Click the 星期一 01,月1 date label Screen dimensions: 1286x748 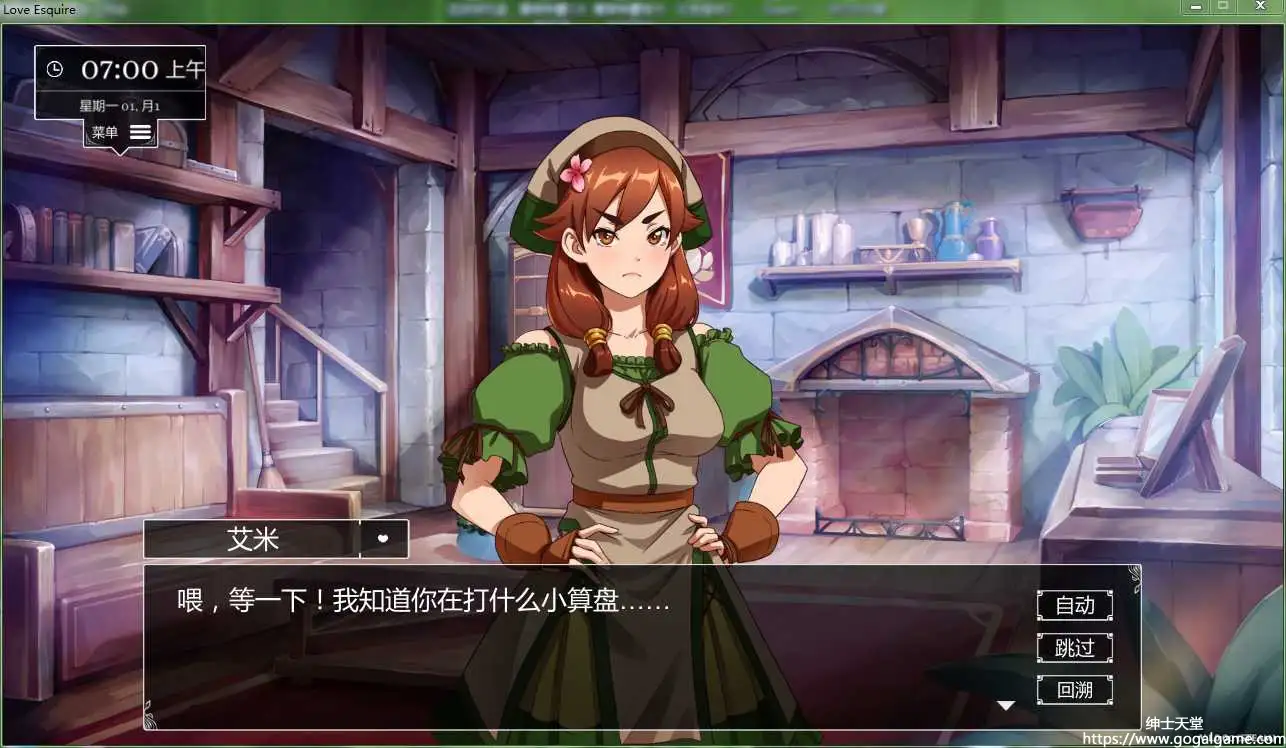click(x=120, y=105)
